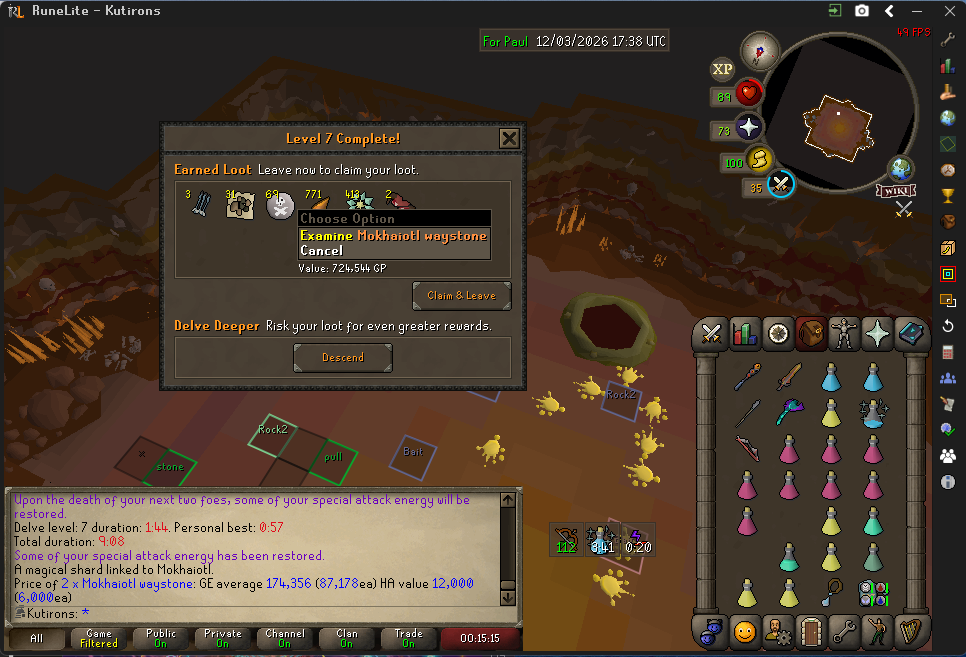
Task: Click the Wiki lookup banner
Action: tap(897, 190)
